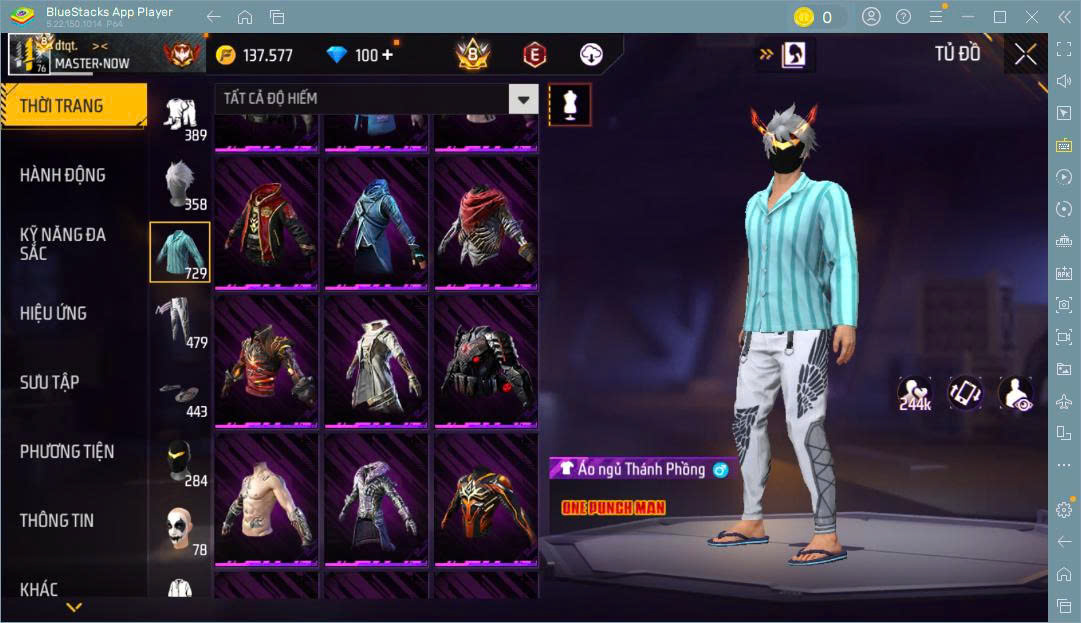The image size is (1081, 623).
Task: Select the KỸ NĂNG ĐA SẮC tab
Action: click(x=62, y=244)
